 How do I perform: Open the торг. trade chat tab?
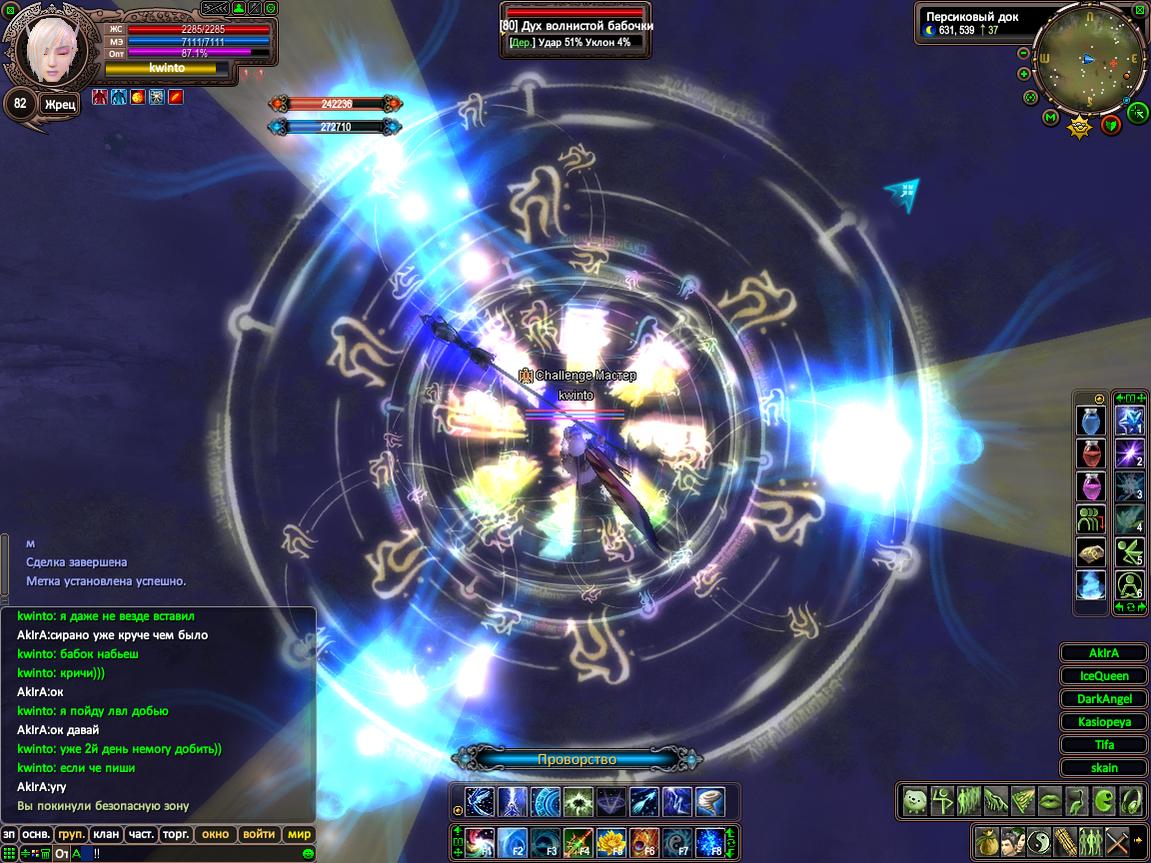click(x=176, y=834)
